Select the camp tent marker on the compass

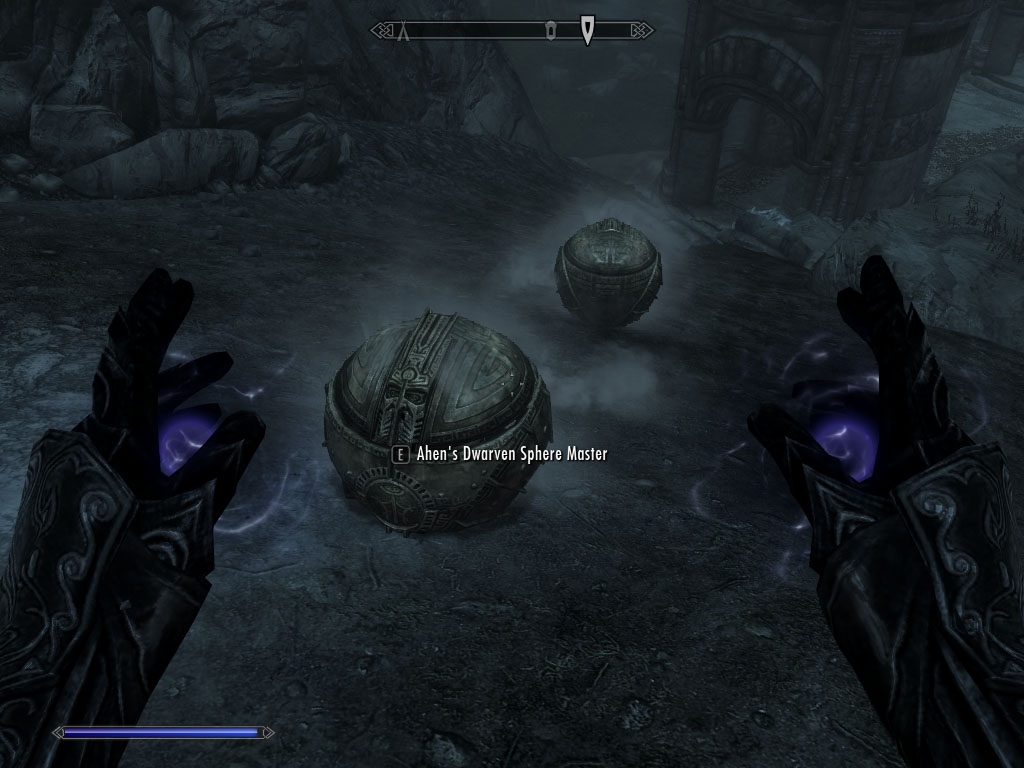pyautogui.click(x=404, y=32)
